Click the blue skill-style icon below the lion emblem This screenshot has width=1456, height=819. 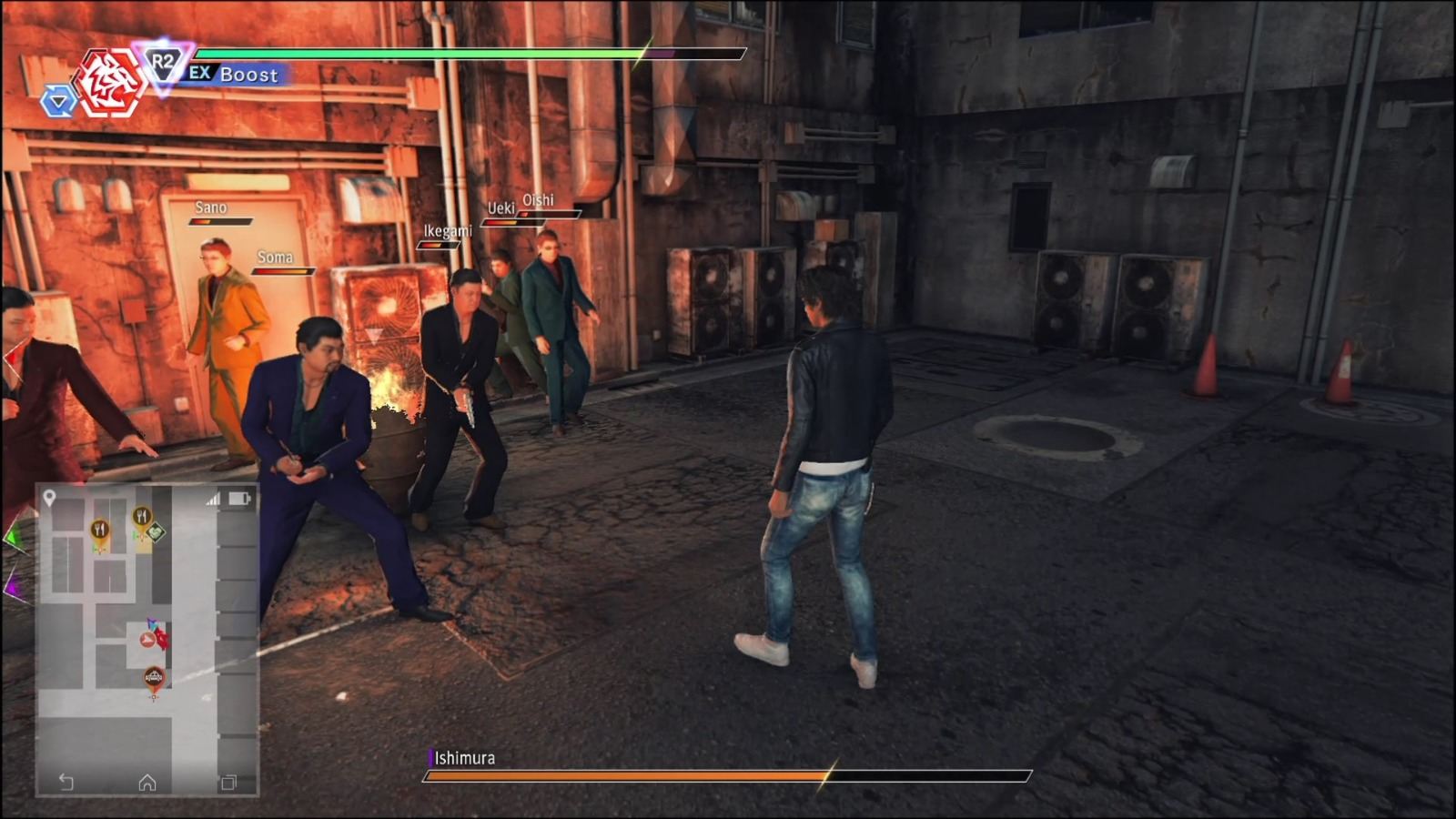(x=58, y=102)
